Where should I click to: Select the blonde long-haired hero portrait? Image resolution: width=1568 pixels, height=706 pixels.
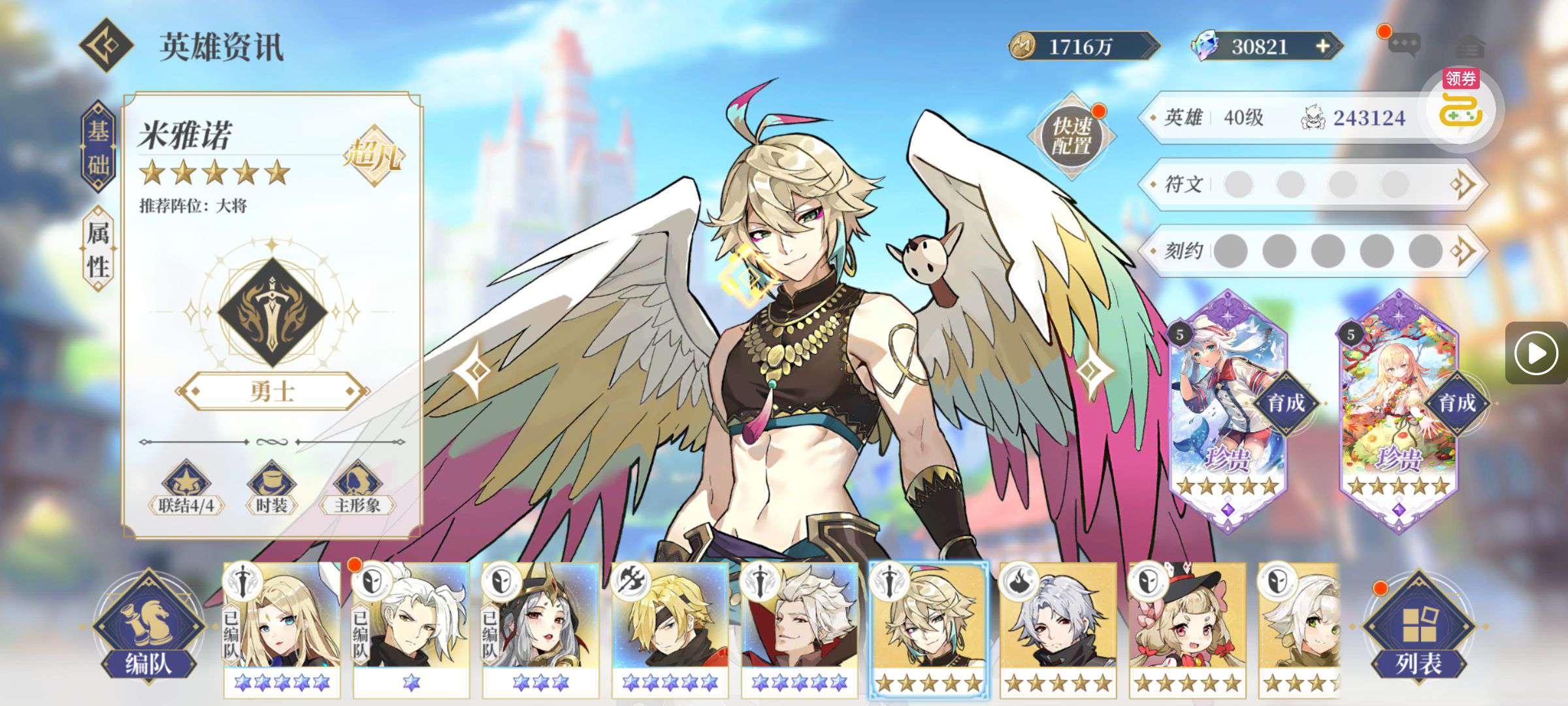coord(282,629)
